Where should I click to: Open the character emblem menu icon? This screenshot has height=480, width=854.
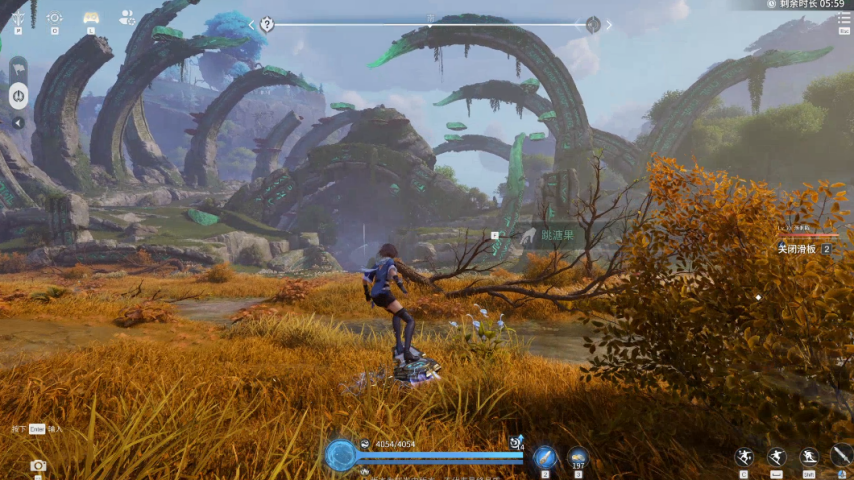[18, 17]
